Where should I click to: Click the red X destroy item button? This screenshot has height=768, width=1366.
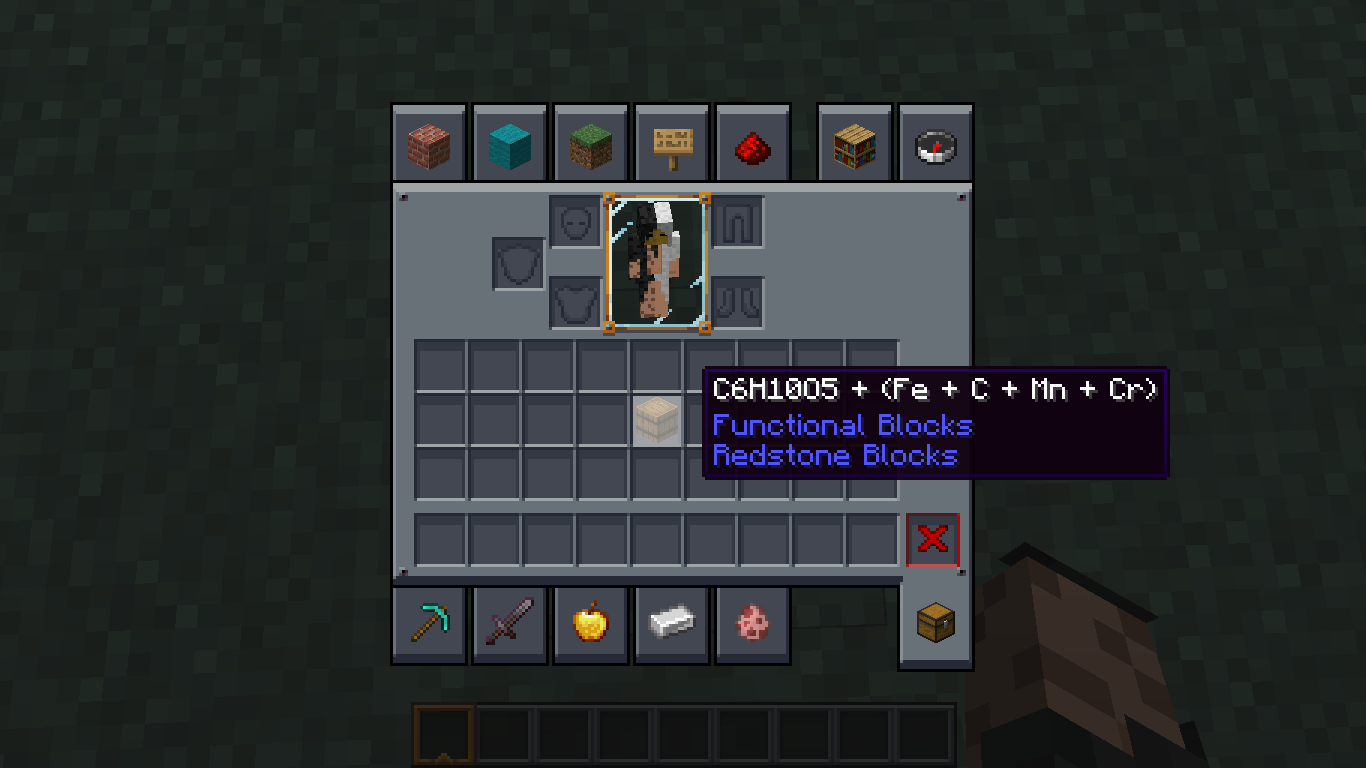click(x=932, y=540)
